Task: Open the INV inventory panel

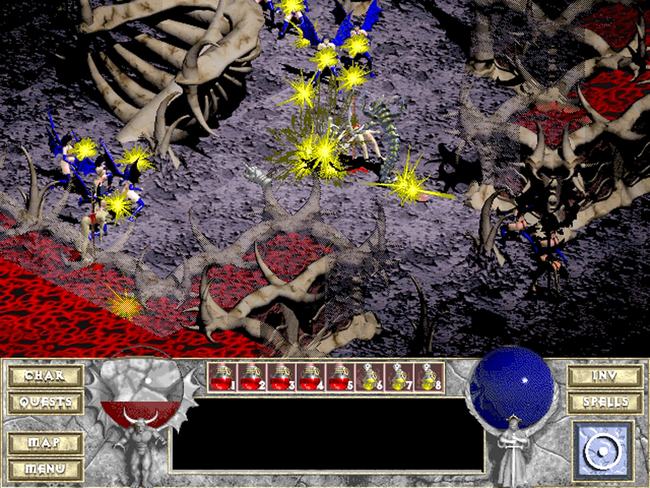Action: 604,377
